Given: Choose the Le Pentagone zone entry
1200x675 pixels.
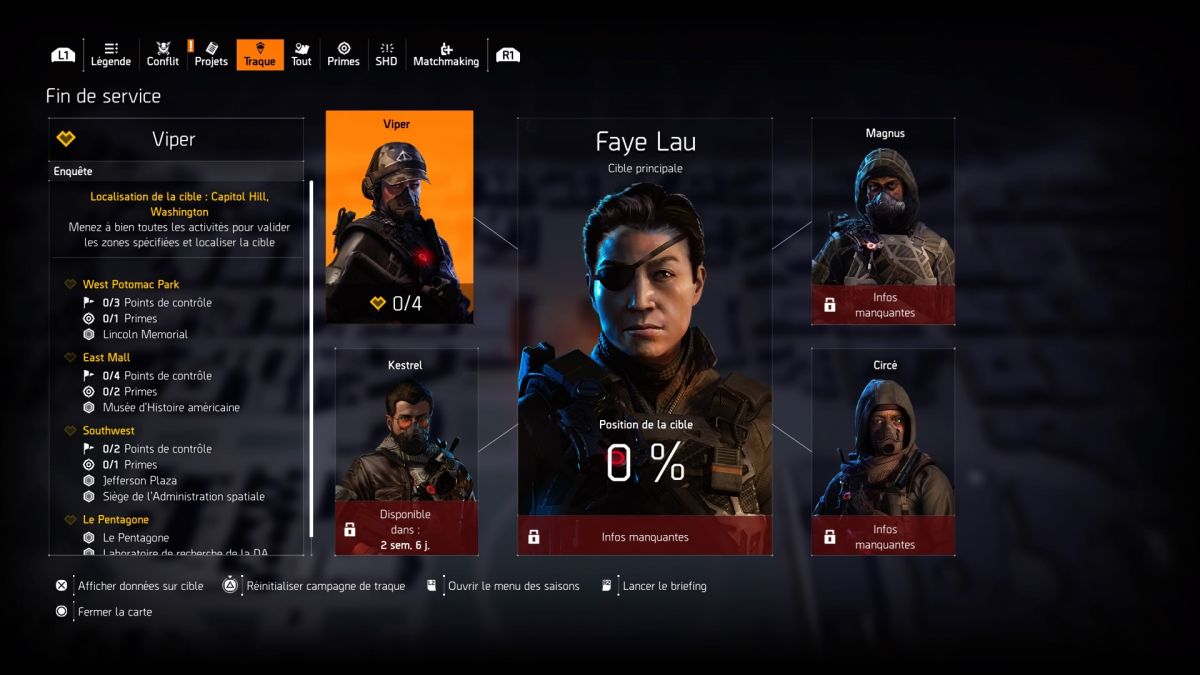Looking at the screenshot, I should coord(116,520).
